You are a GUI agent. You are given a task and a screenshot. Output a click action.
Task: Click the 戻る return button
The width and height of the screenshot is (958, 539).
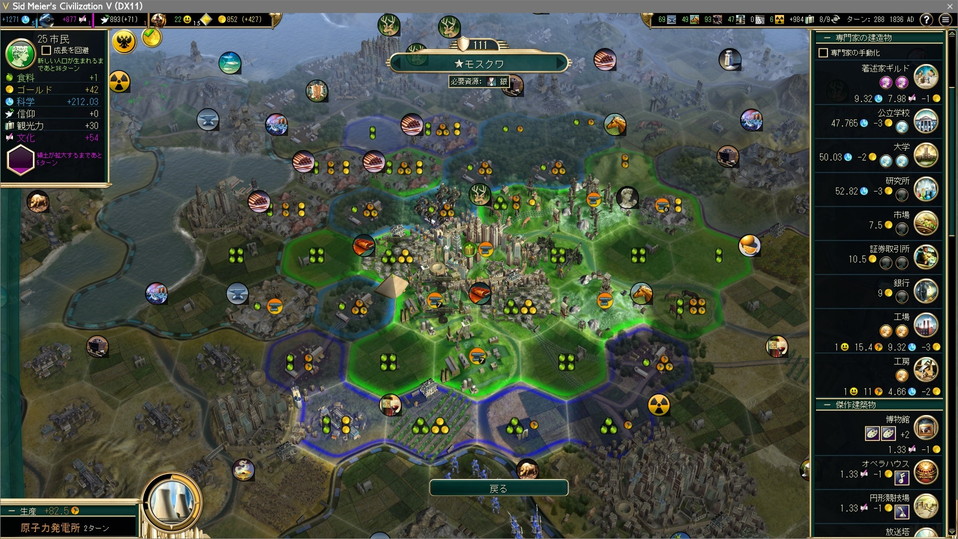[498, 488]
